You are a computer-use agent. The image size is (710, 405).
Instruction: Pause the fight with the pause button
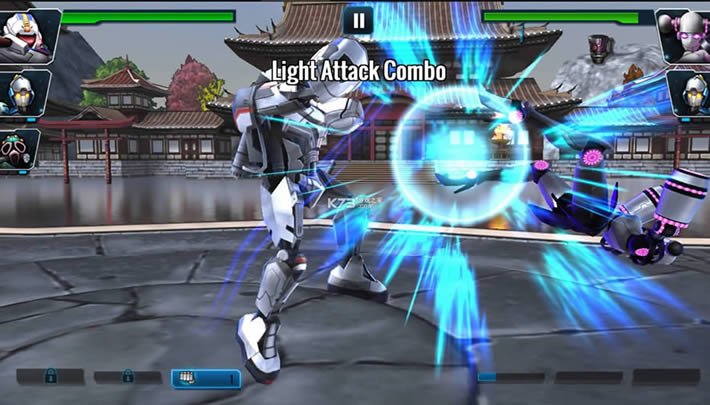point(357,20)
